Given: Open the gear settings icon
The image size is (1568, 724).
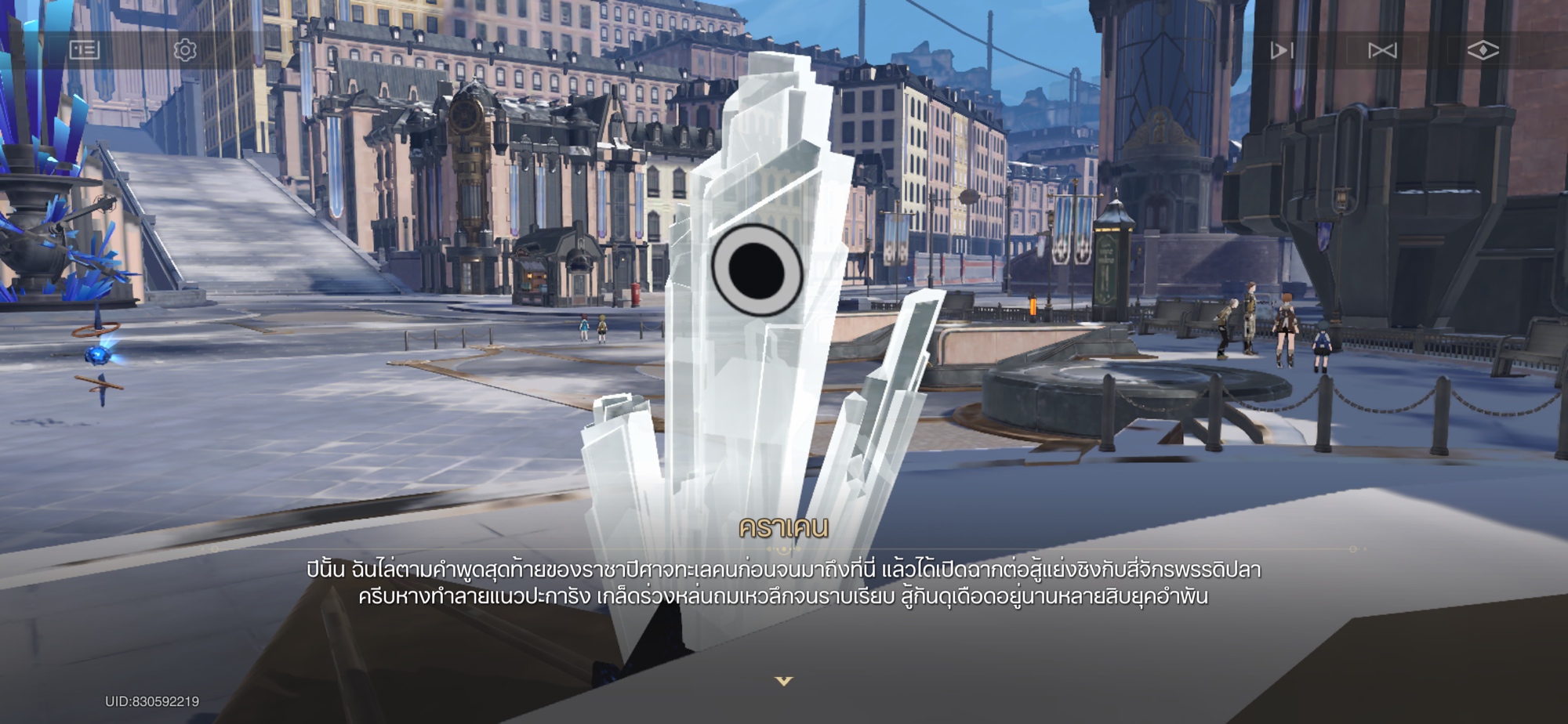Looking at the screenshot, I should [185, 50].
